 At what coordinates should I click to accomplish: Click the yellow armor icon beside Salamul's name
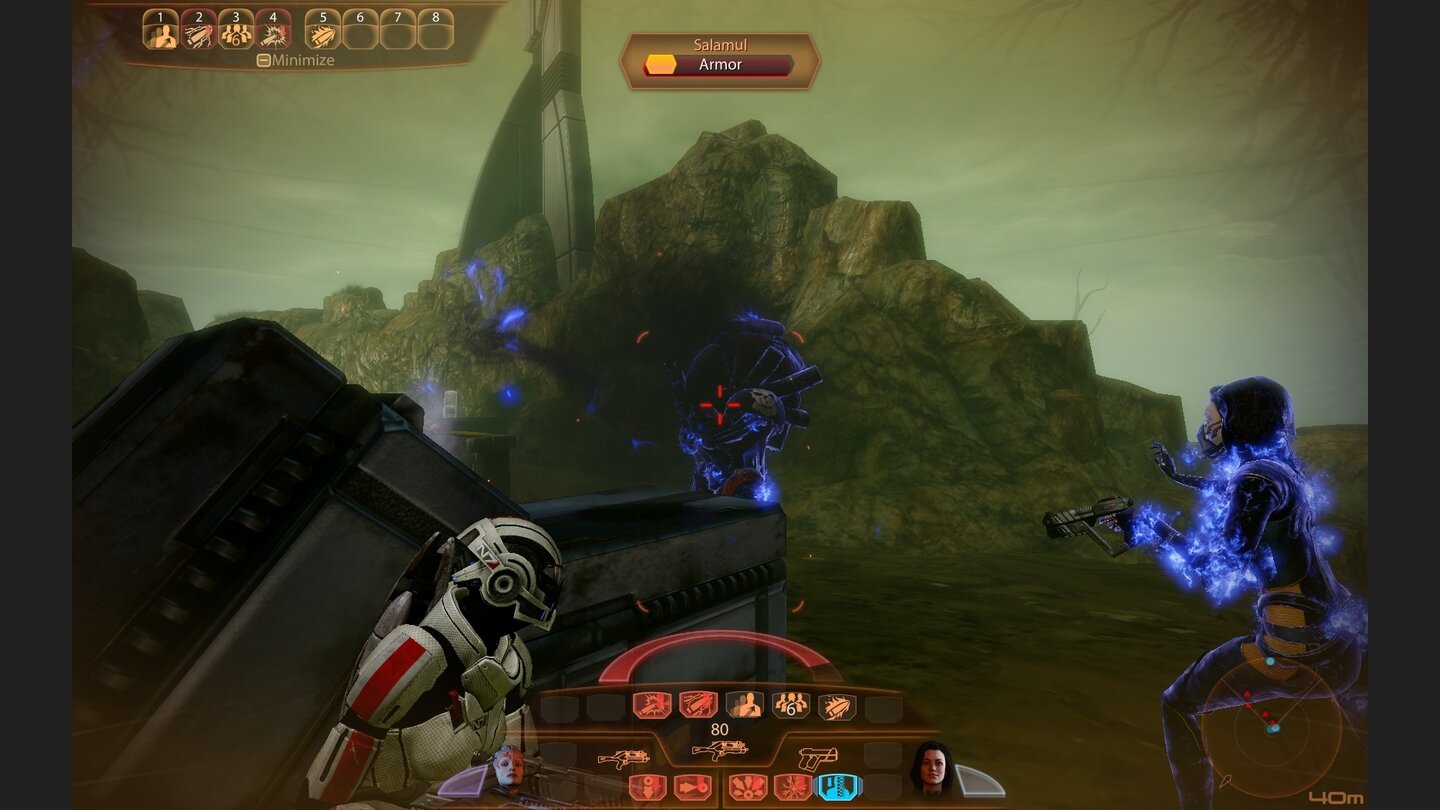(x=661, y=62)
